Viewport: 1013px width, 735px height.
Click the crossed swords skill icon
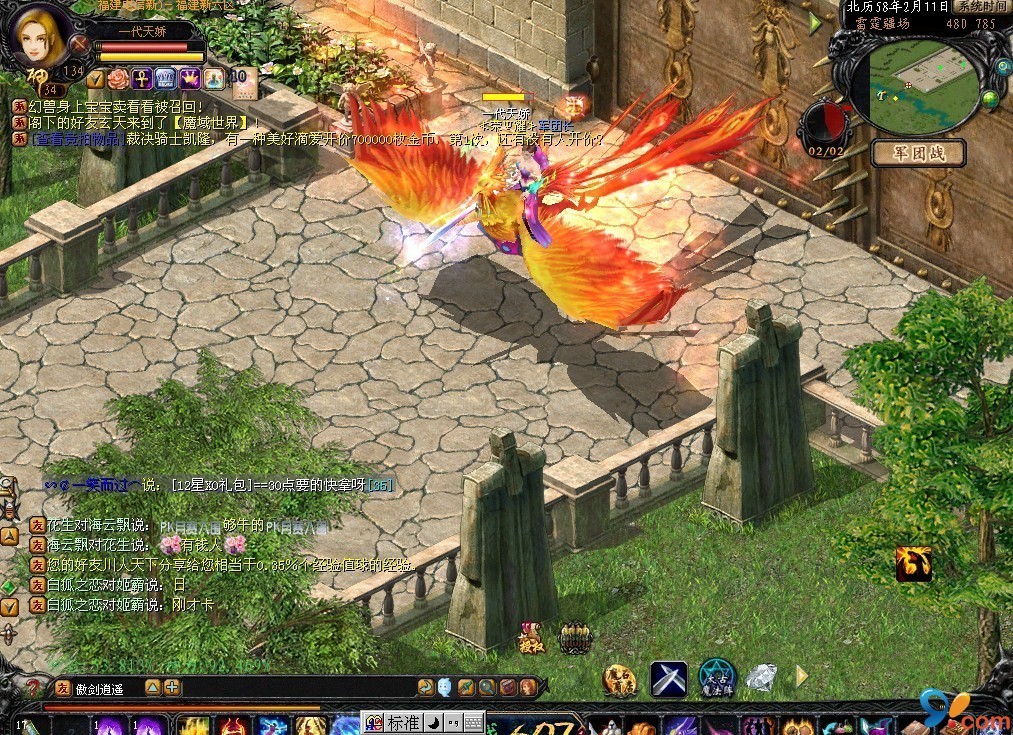click(x=668, y=679)
